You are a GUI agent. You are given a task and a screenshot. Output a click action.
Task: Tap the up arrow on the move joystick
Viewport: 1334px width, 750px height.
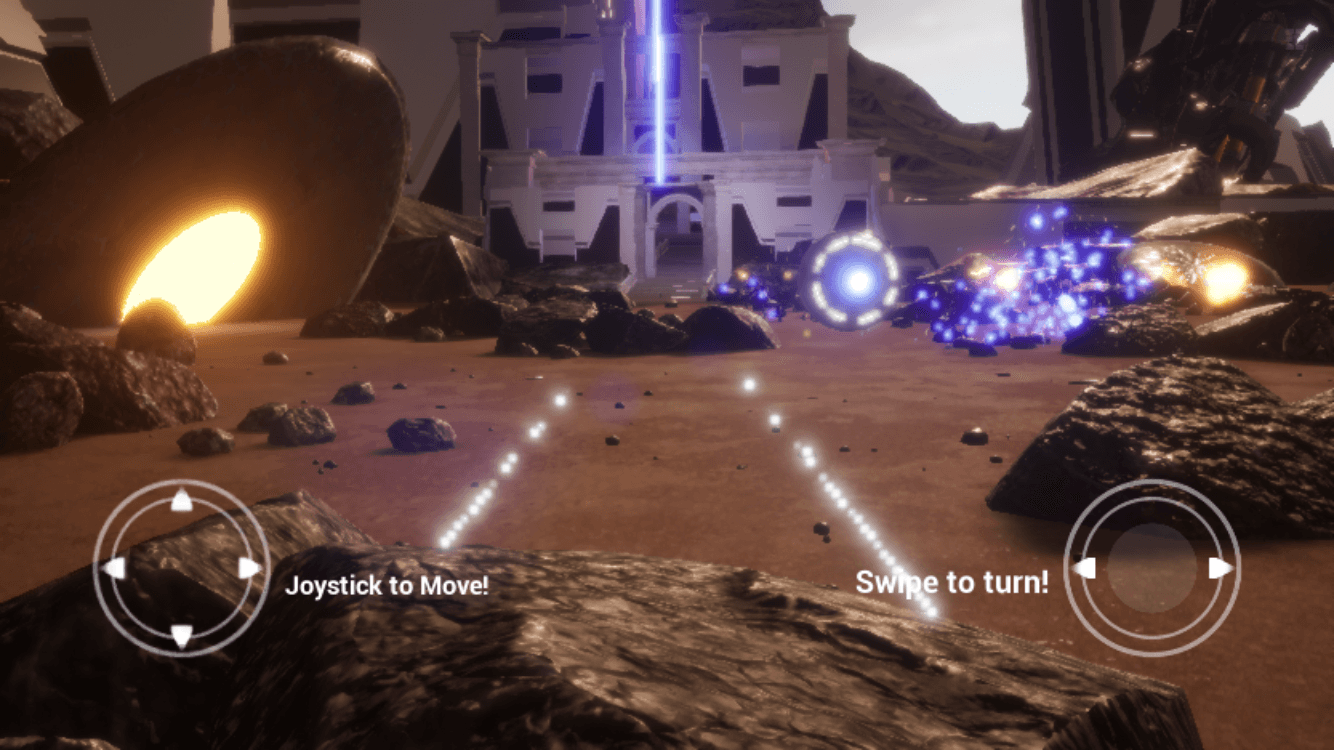(x=181, y=501)
